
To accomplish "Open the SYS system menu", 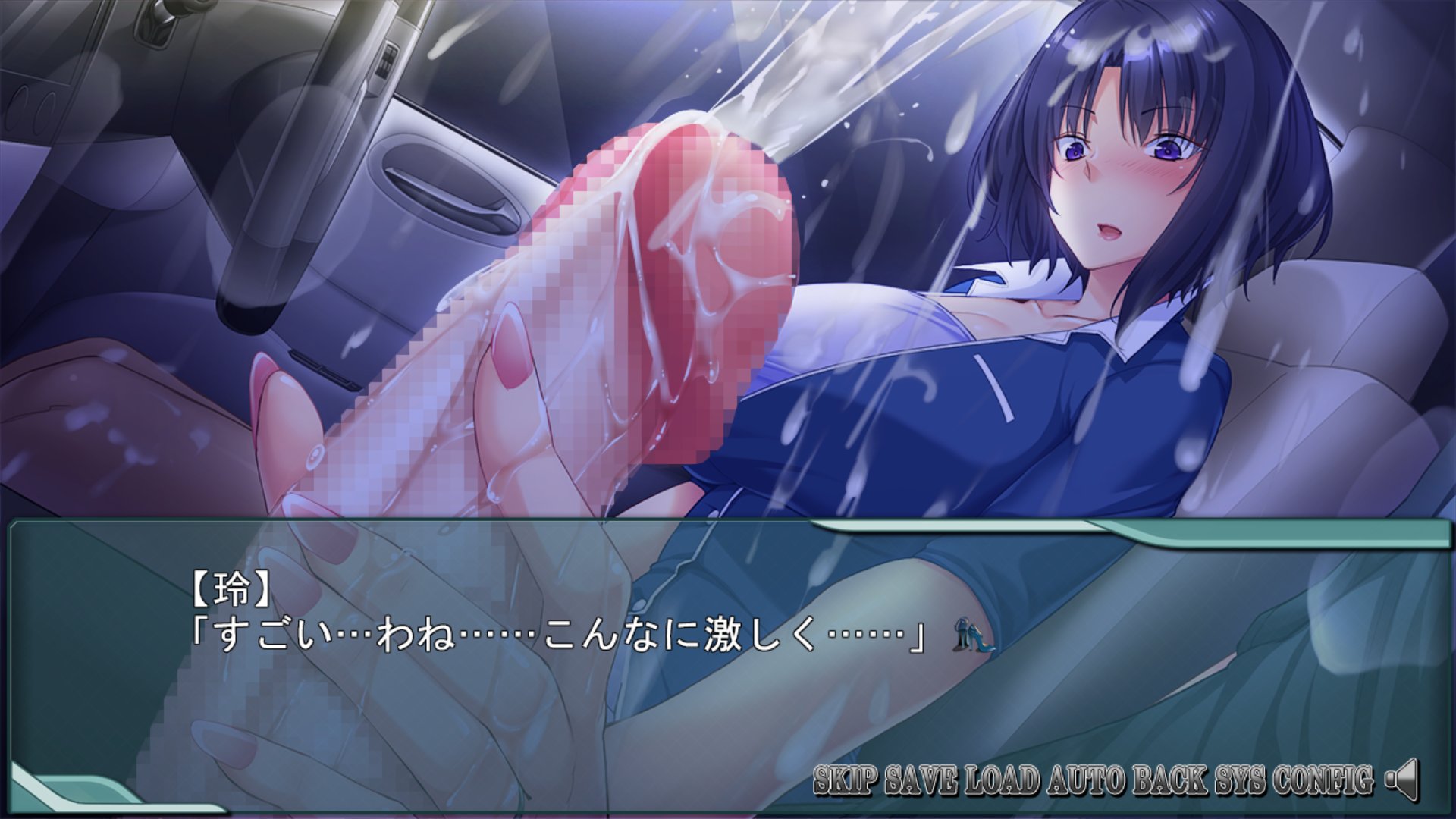I will pos(1239,780).
